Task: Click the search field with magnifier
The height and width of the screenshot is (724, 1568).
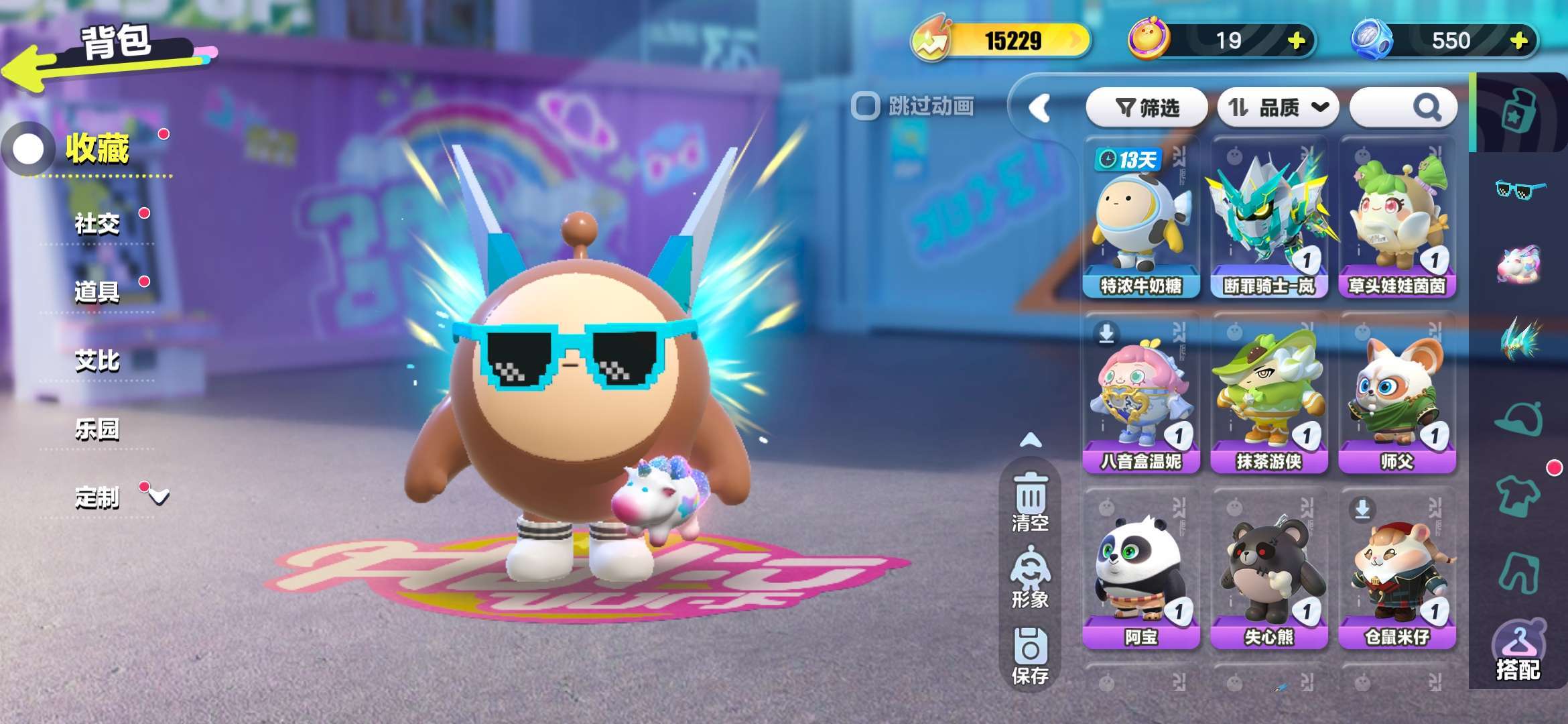Action: 1402,107
